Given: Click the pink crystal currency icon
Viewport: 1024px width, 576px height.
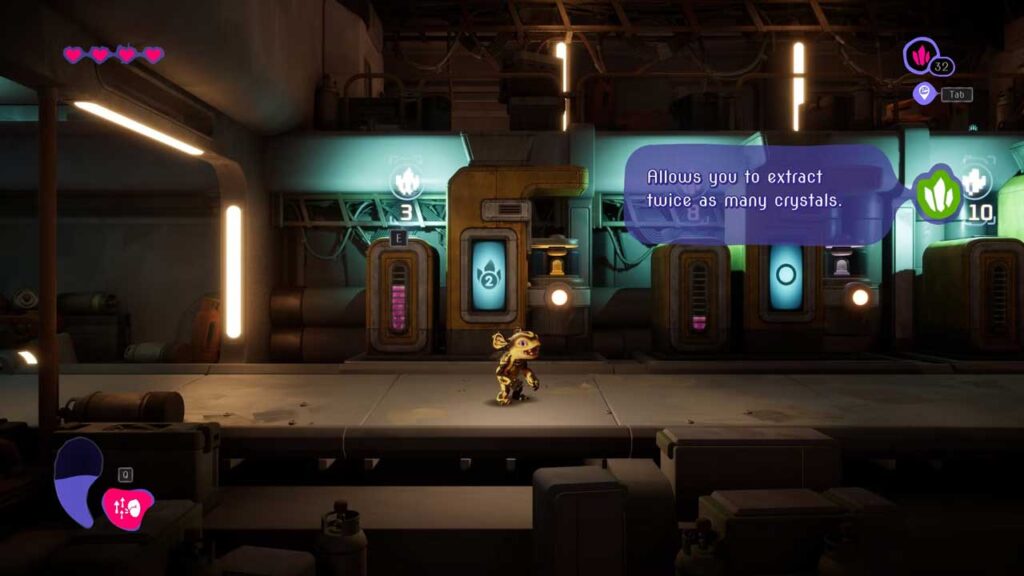Looking at the screenshot, I should tap(920, 54).
